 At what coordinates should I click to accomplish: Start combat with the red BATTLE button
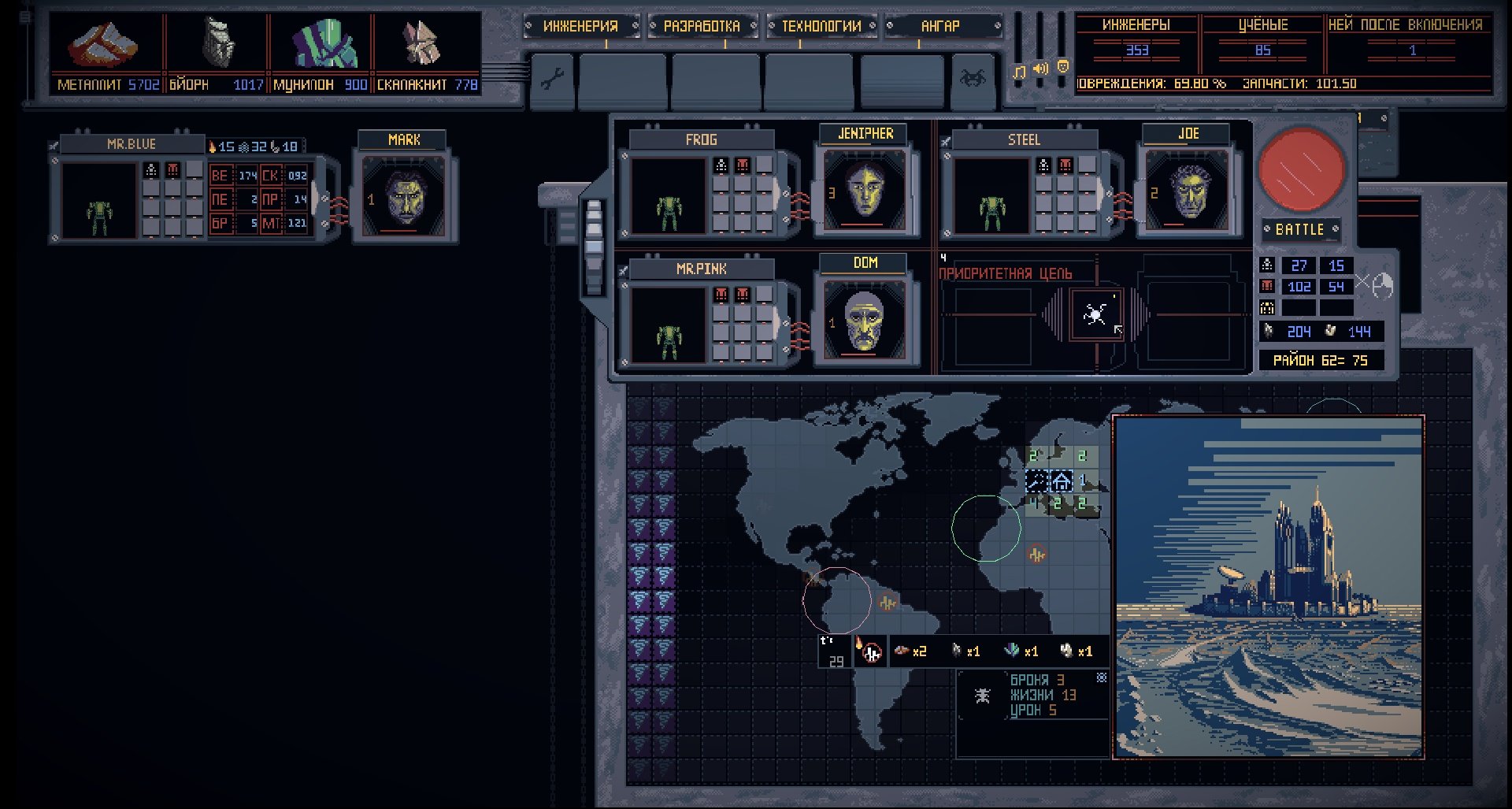tap(1301, 169)
